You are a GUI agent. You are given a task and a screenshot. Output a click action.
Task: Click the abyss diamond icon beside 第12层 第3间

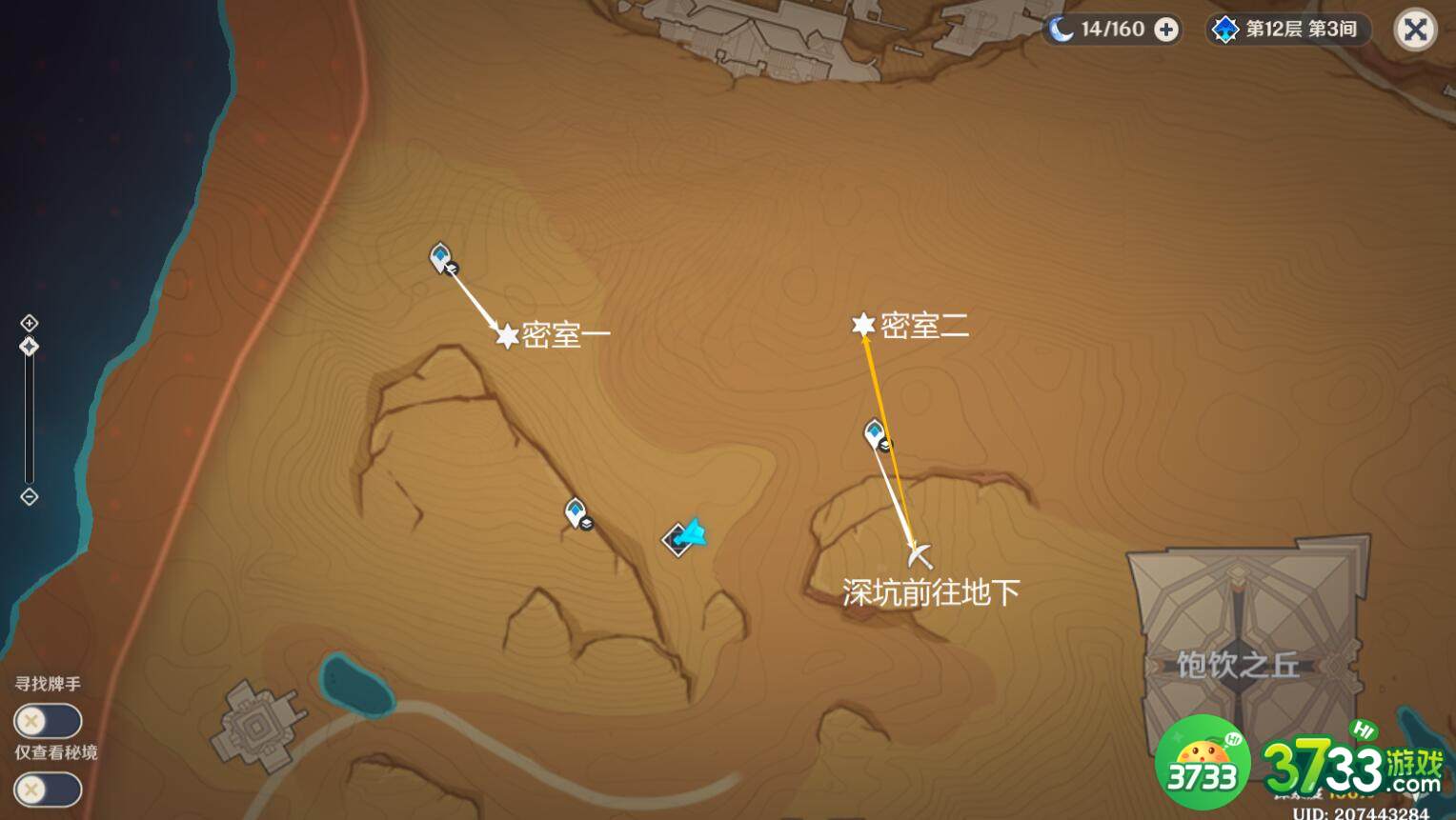[1224, 29]
